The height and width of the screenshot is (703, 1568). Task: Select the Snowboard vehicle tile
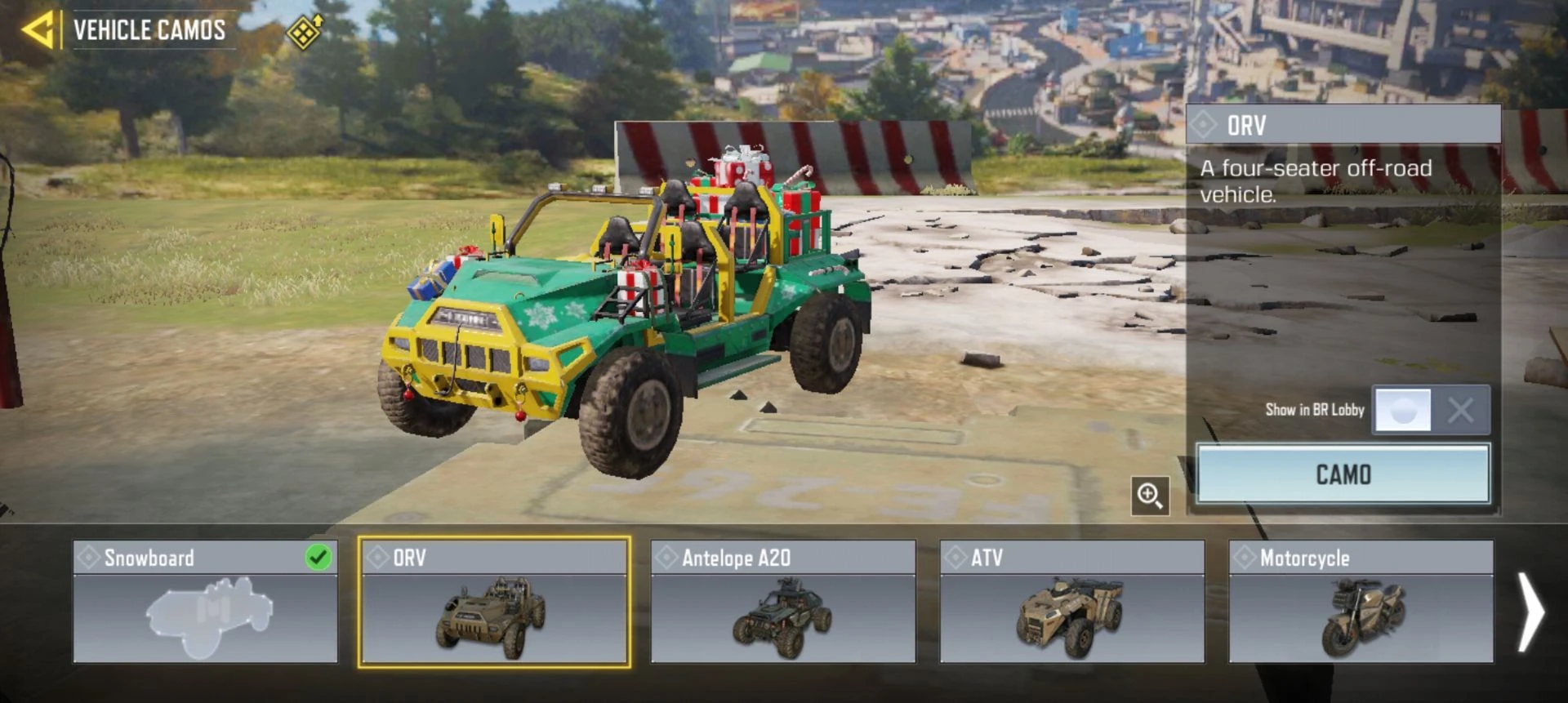(x=205, y=602)
